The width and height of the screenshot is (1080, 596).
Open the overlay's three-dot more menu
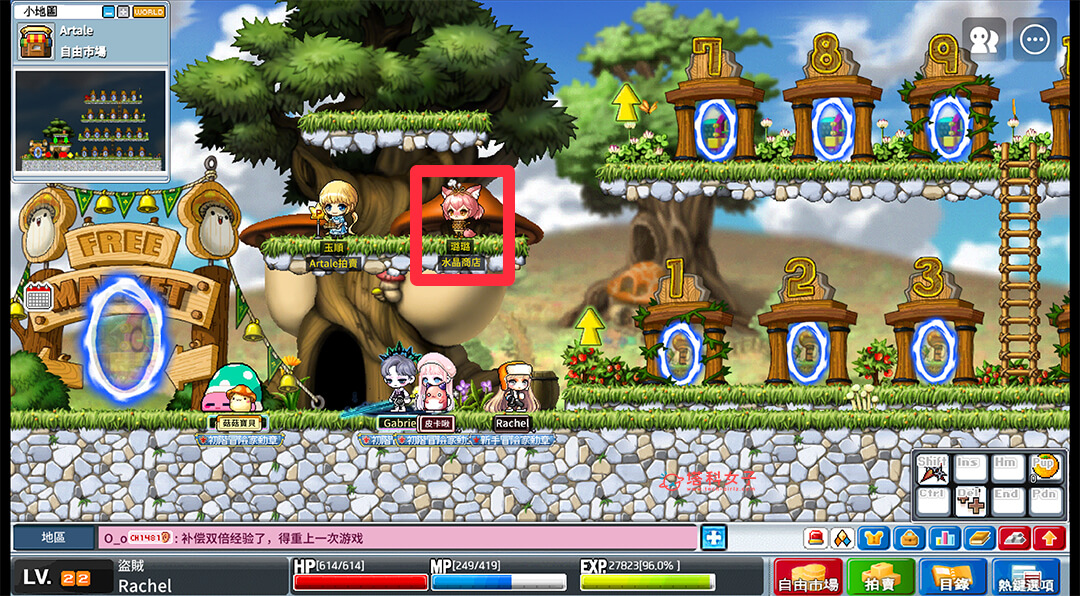click(1034, 39)
